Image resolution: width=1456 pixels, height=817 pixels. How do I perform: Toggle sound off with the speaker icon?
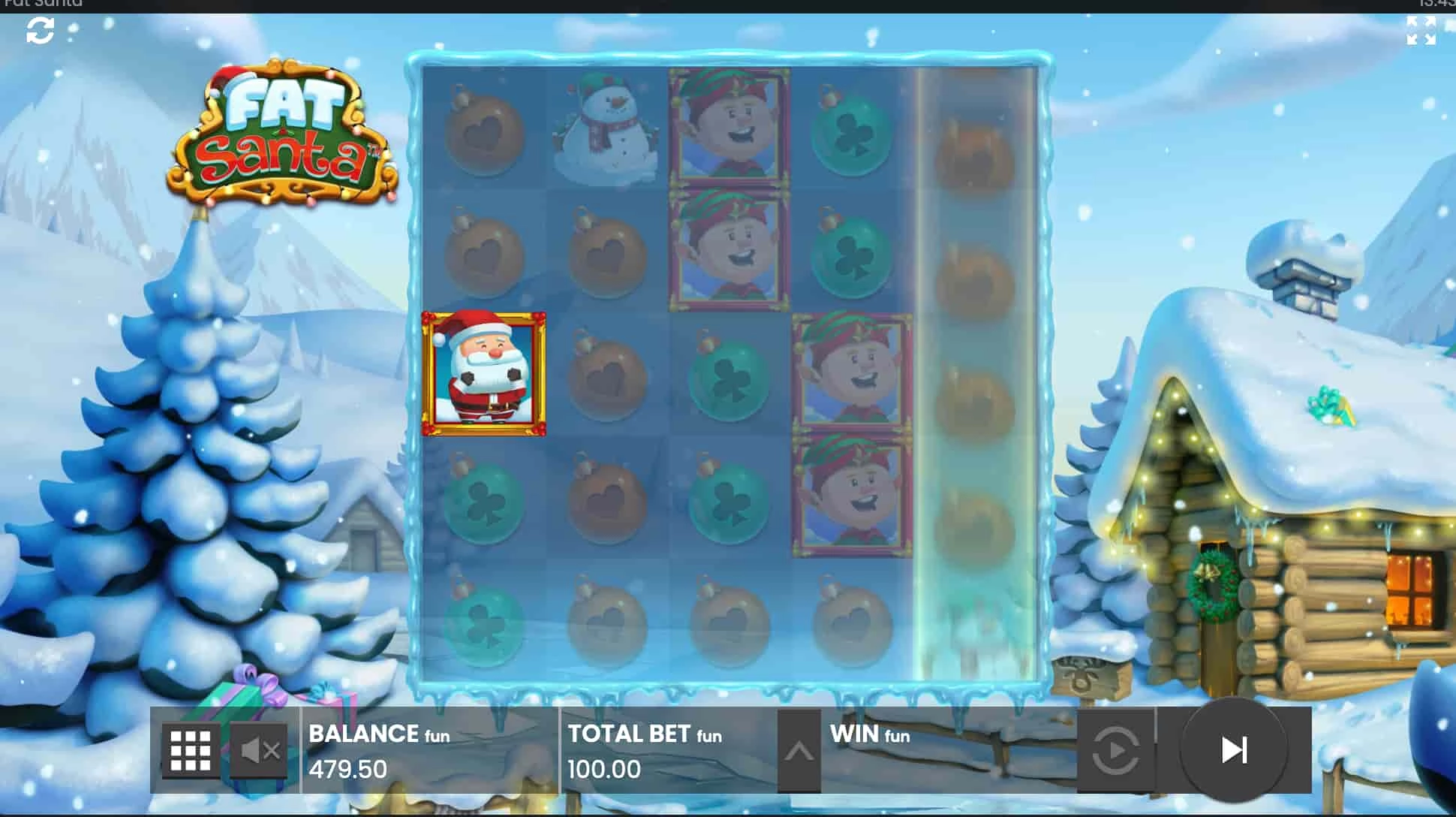[x=259, y=749]
